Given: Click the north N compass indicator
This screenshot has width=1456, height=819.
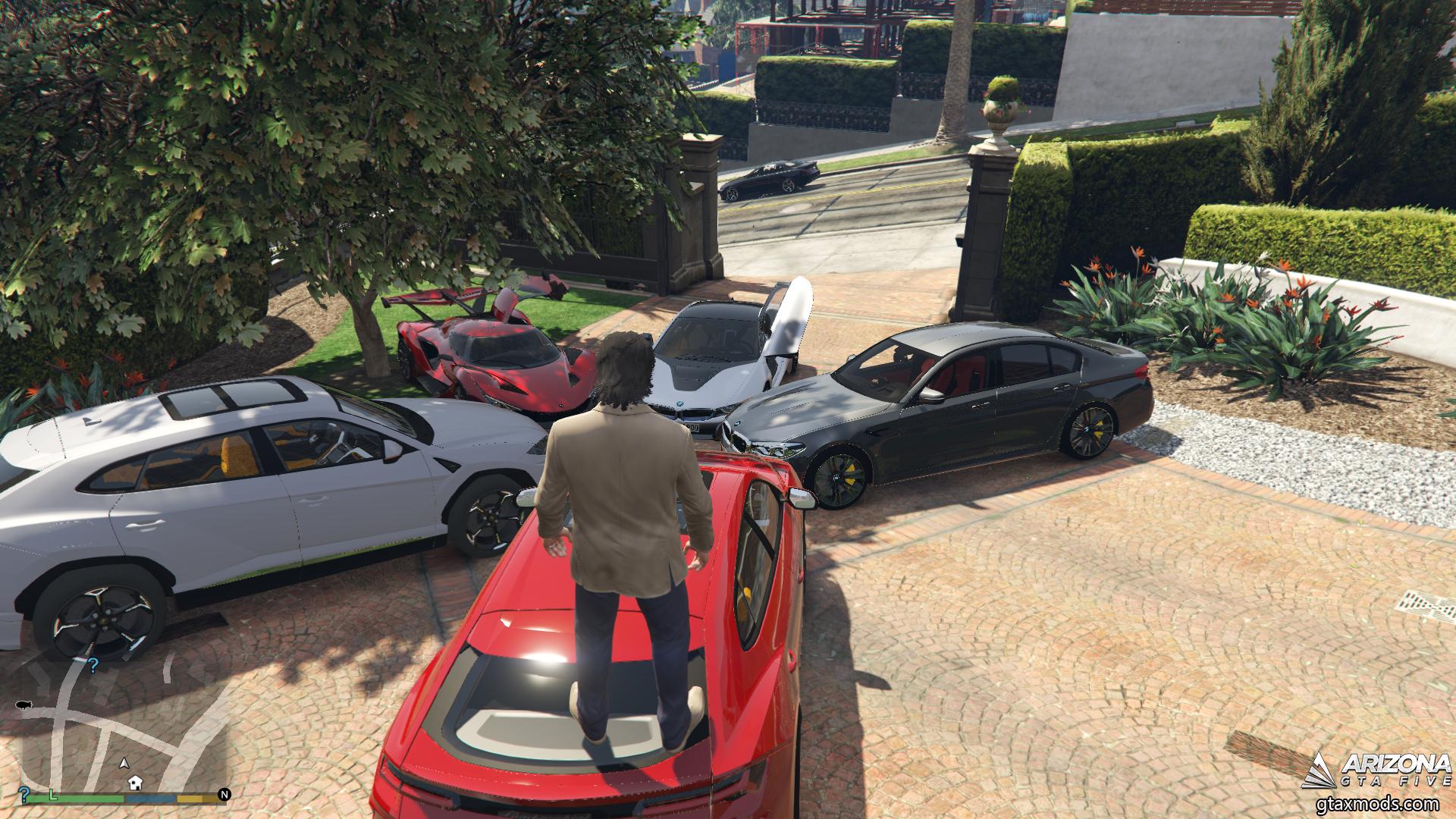Looking at the screenshot, I should 224,795.
